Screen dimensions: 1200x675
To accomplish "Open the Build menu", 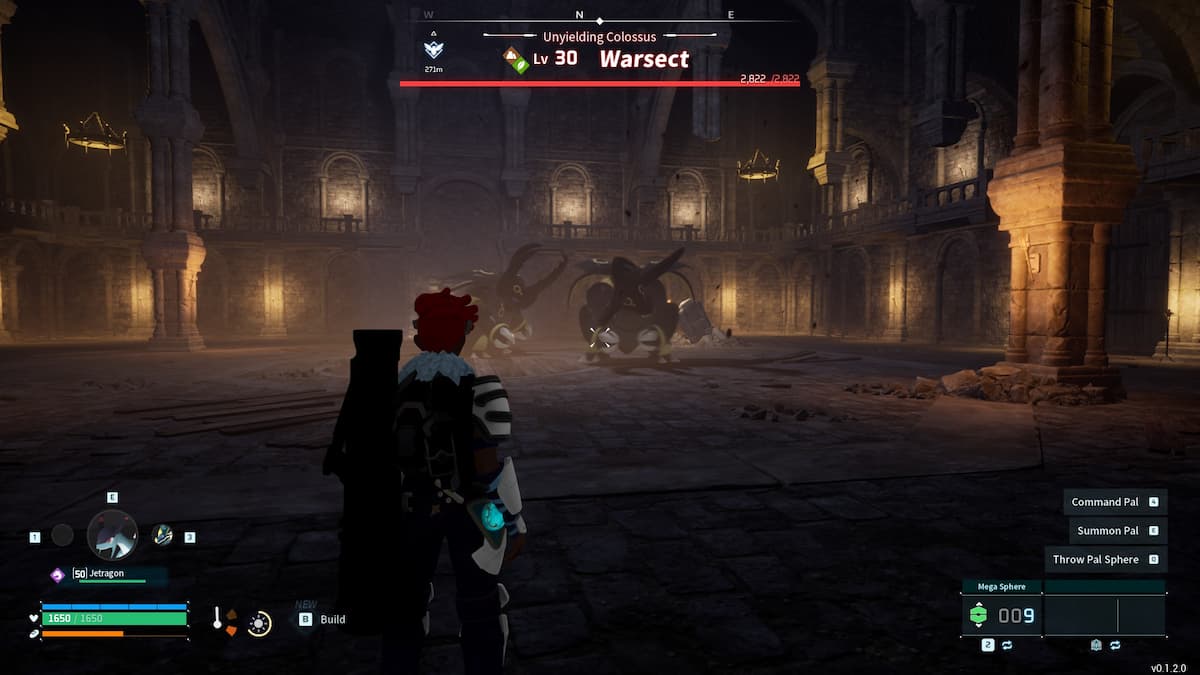I will point(332,619).
